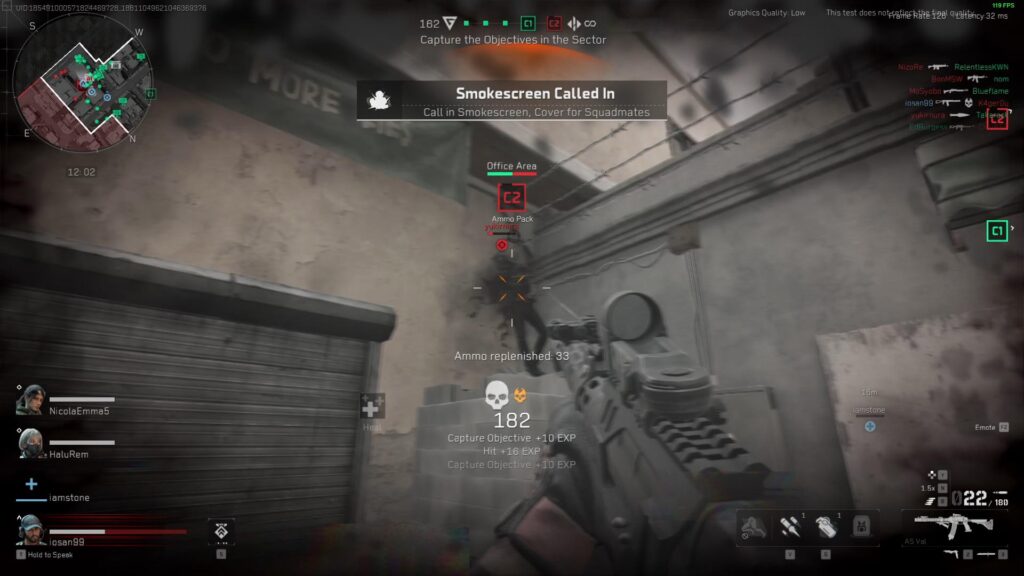The height and width of the screenshot is (576, 1024).
Task: Click iosan99's own player portrait
Action: [31, 529]
